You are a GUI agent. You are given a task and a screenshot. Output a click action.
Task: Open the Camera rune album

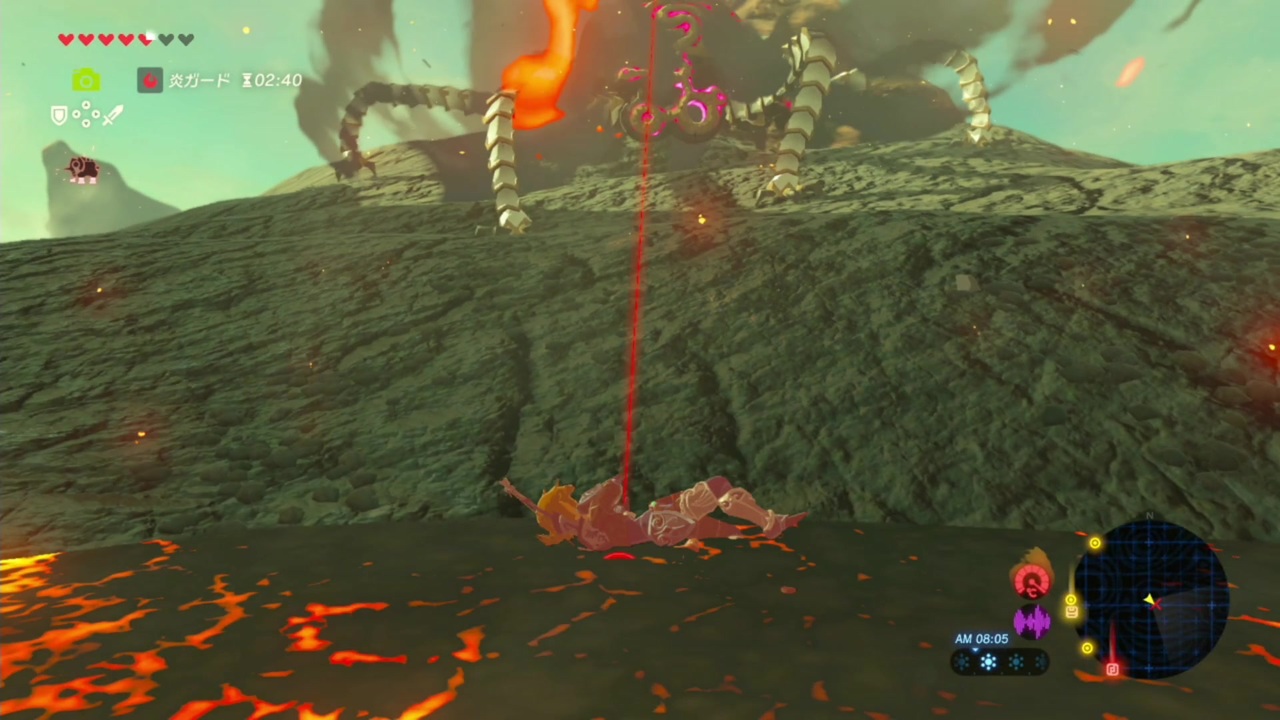85,80
